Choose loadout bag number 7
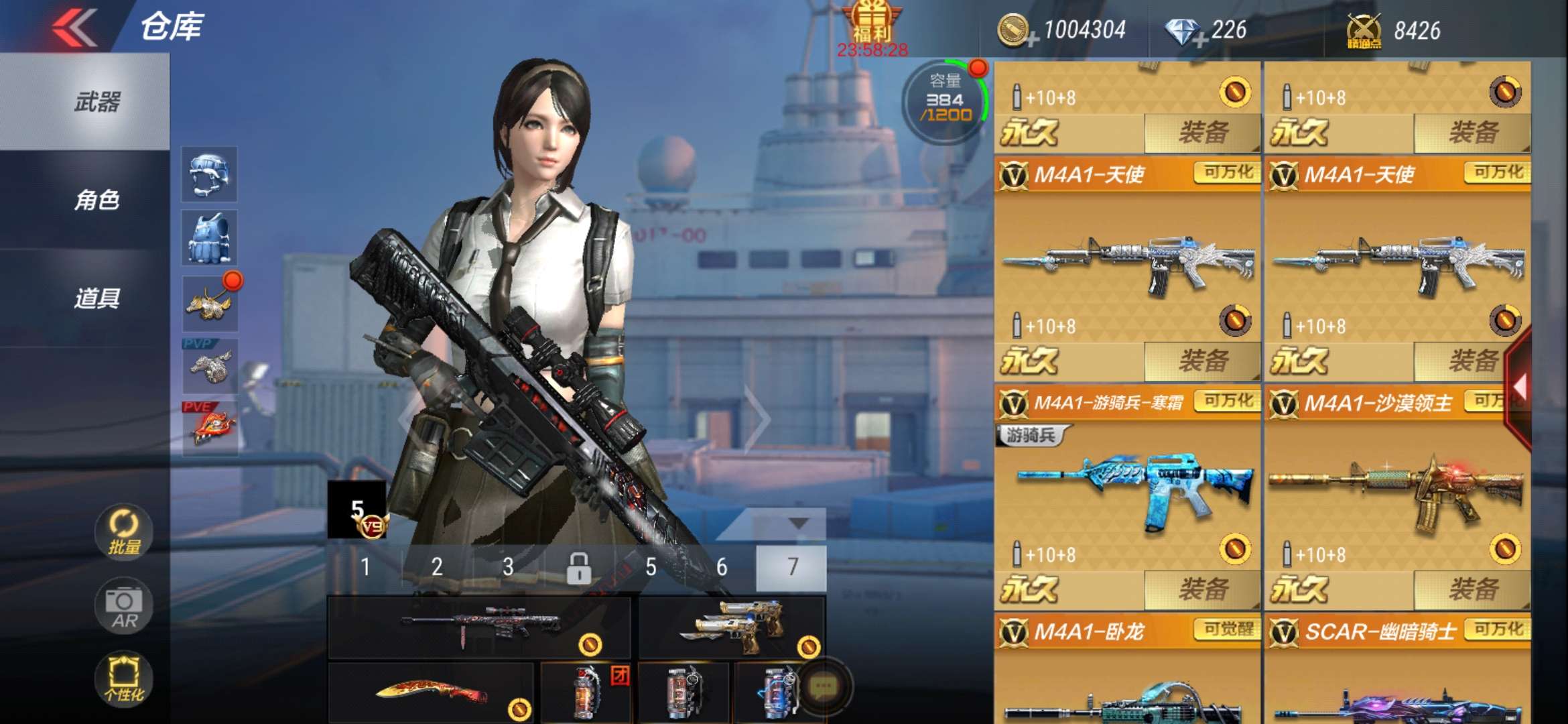This screenshot has height=724, width=1568. pos(792,567)
